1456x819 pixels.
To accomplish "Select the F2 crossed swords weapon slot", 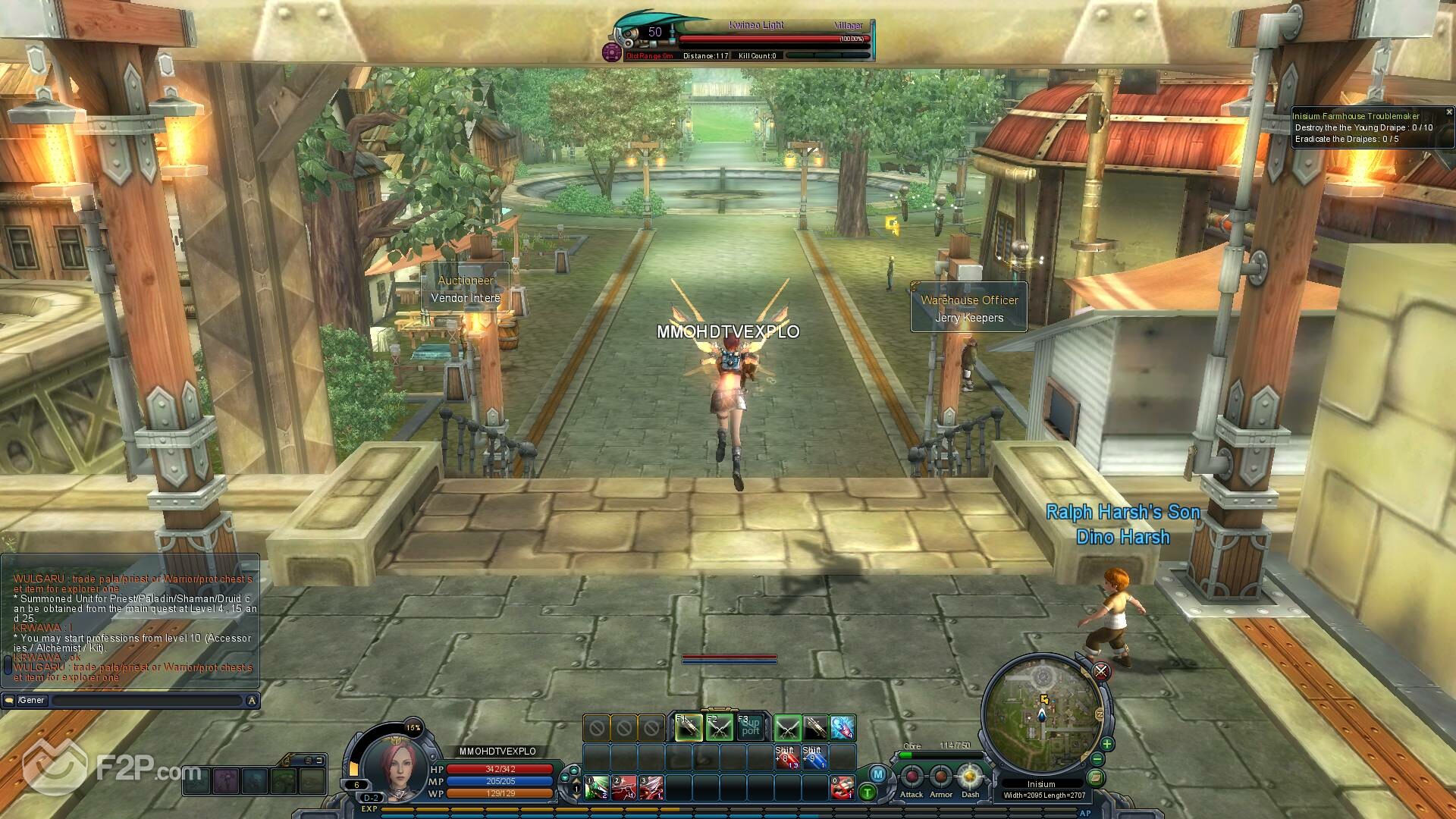I will tap(720, 729).
